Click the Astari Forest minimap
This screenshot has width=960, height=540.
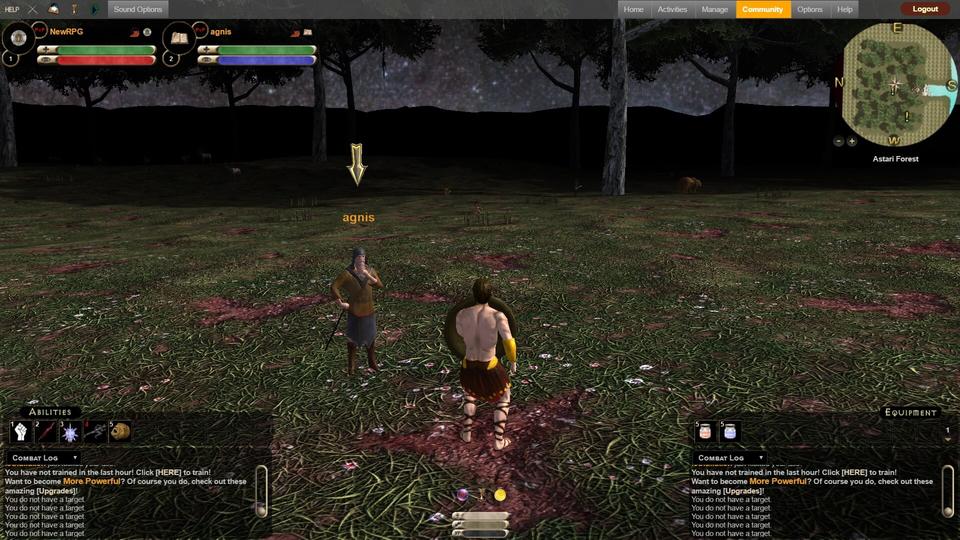click(897, 85)
